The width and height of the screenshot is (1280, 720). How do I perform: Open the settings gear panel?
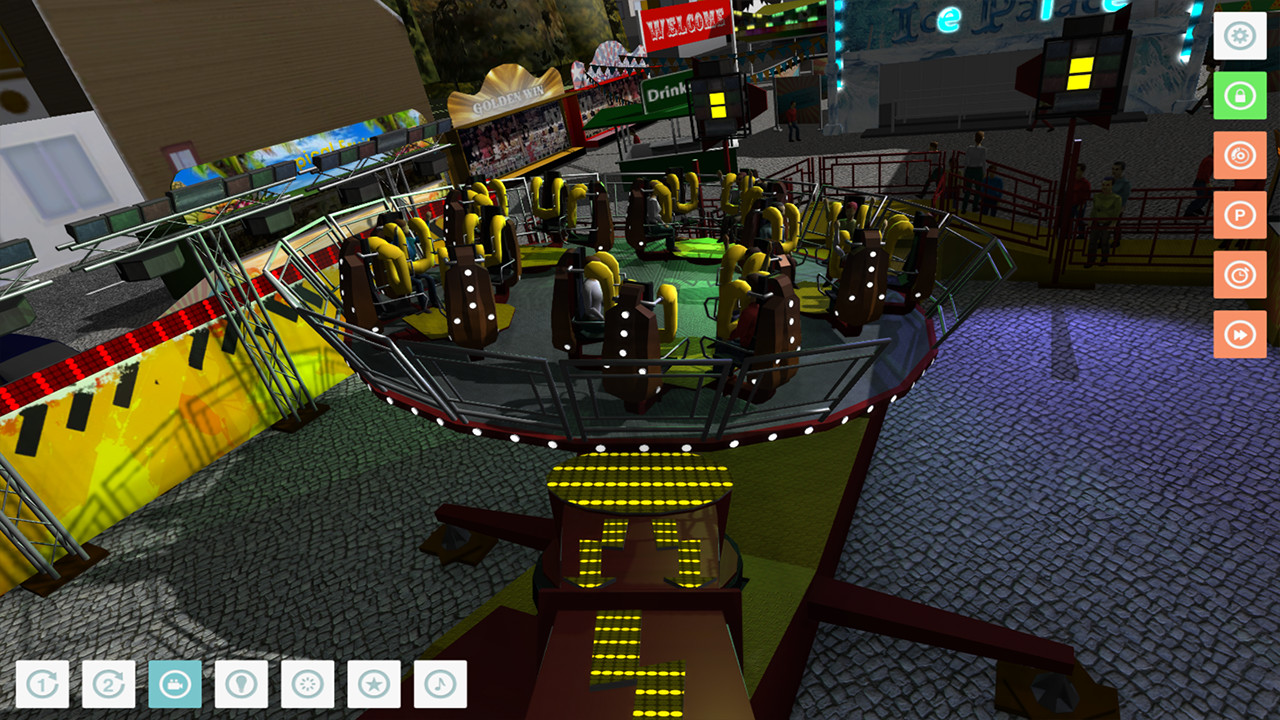(x=1240, y=37)
